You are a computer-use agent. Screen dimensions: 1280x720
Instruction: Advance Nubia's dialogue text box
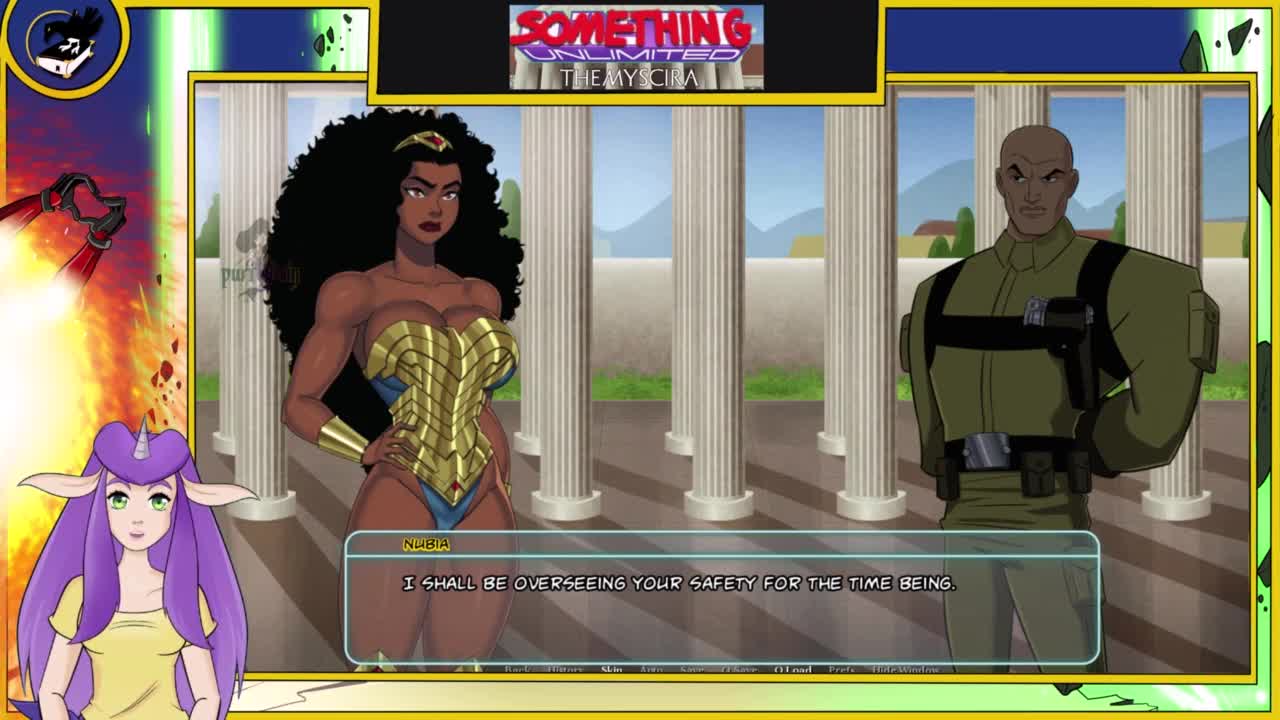tap(720, 600)
